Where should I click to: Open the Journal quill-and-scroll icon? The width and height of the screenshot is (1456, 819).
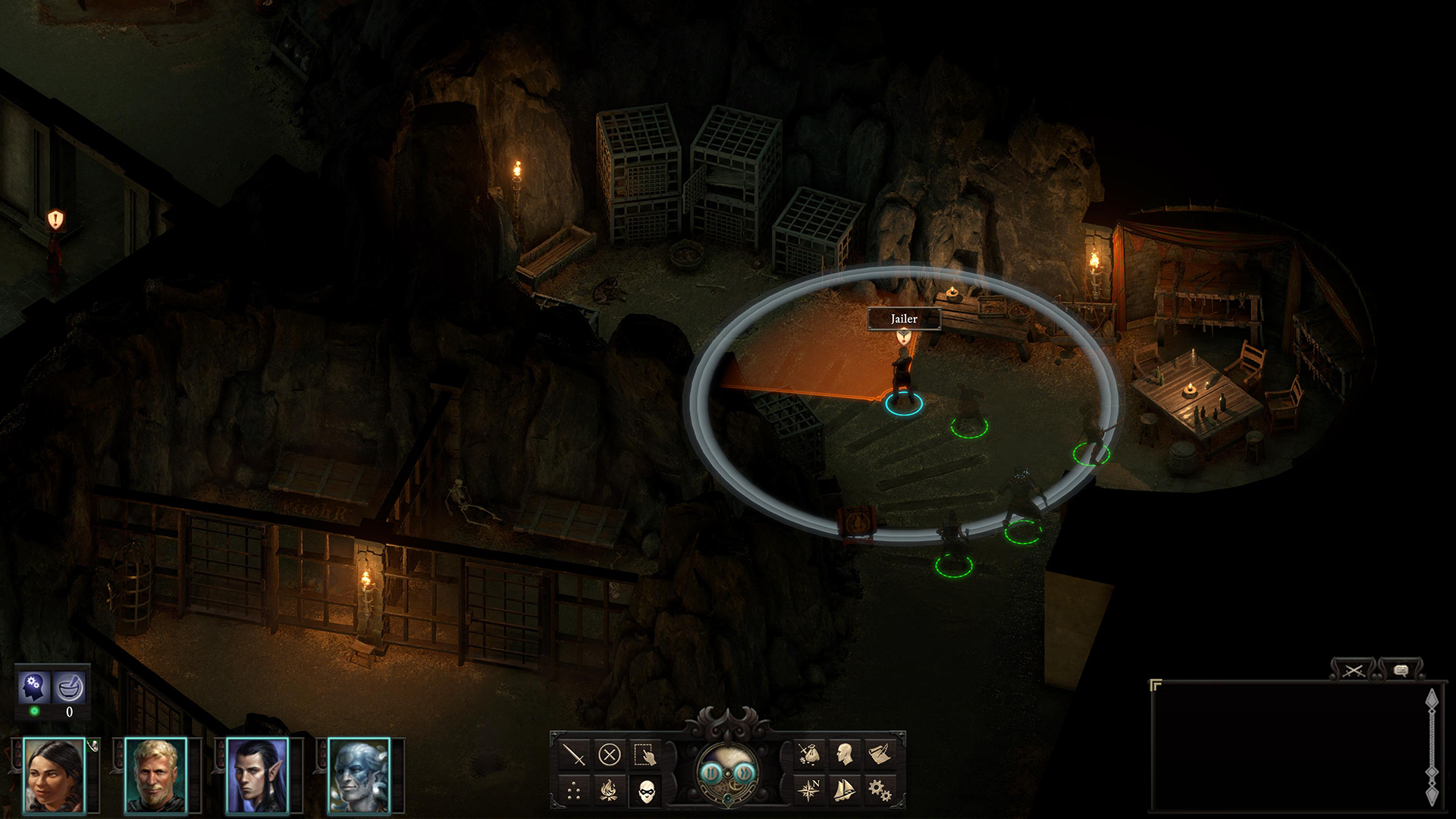pyautogui.click(x=879, y=755)
